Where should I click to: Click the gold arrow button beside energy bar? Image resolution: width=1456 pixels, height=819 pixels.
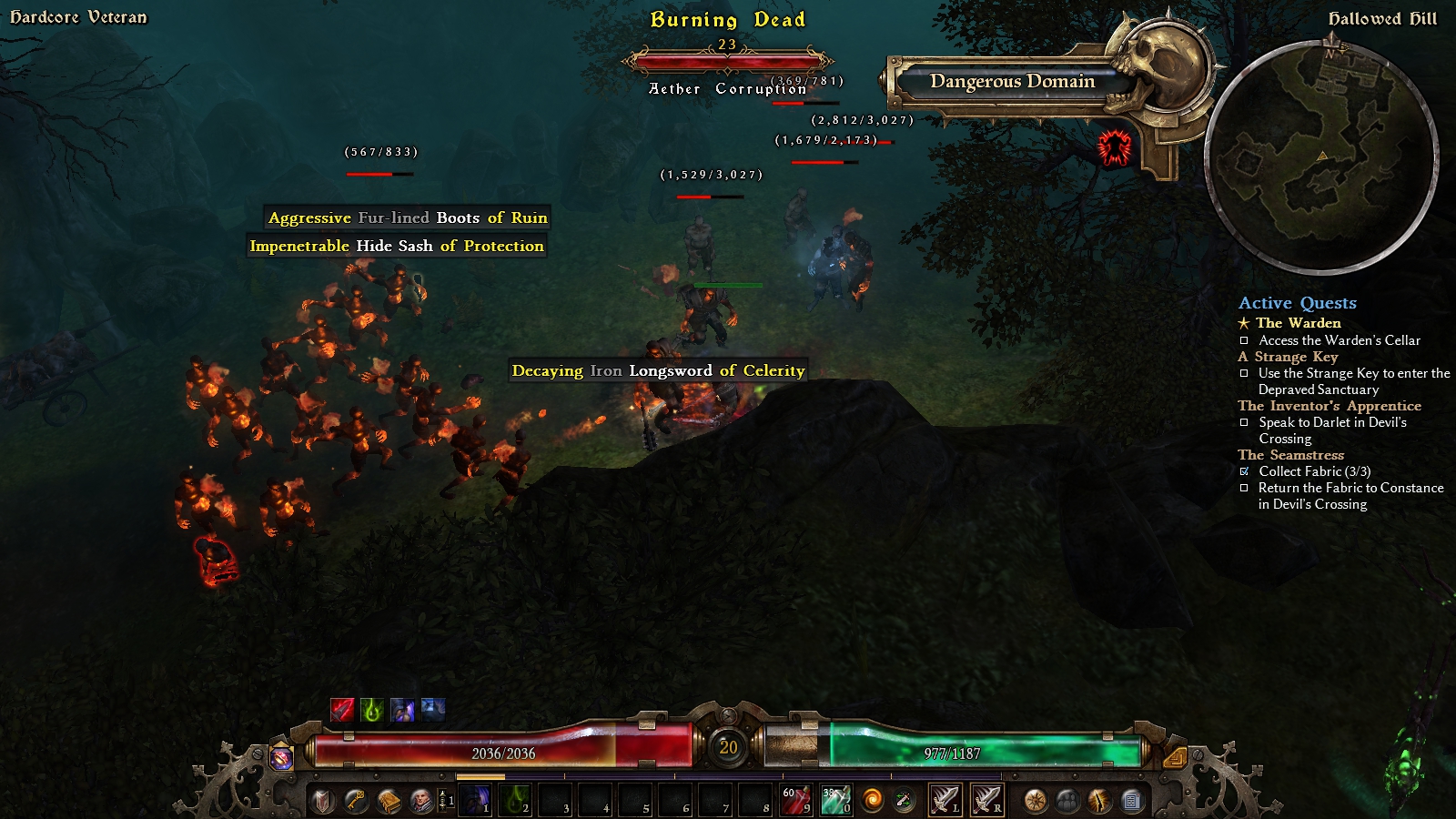click(1174, 756)
